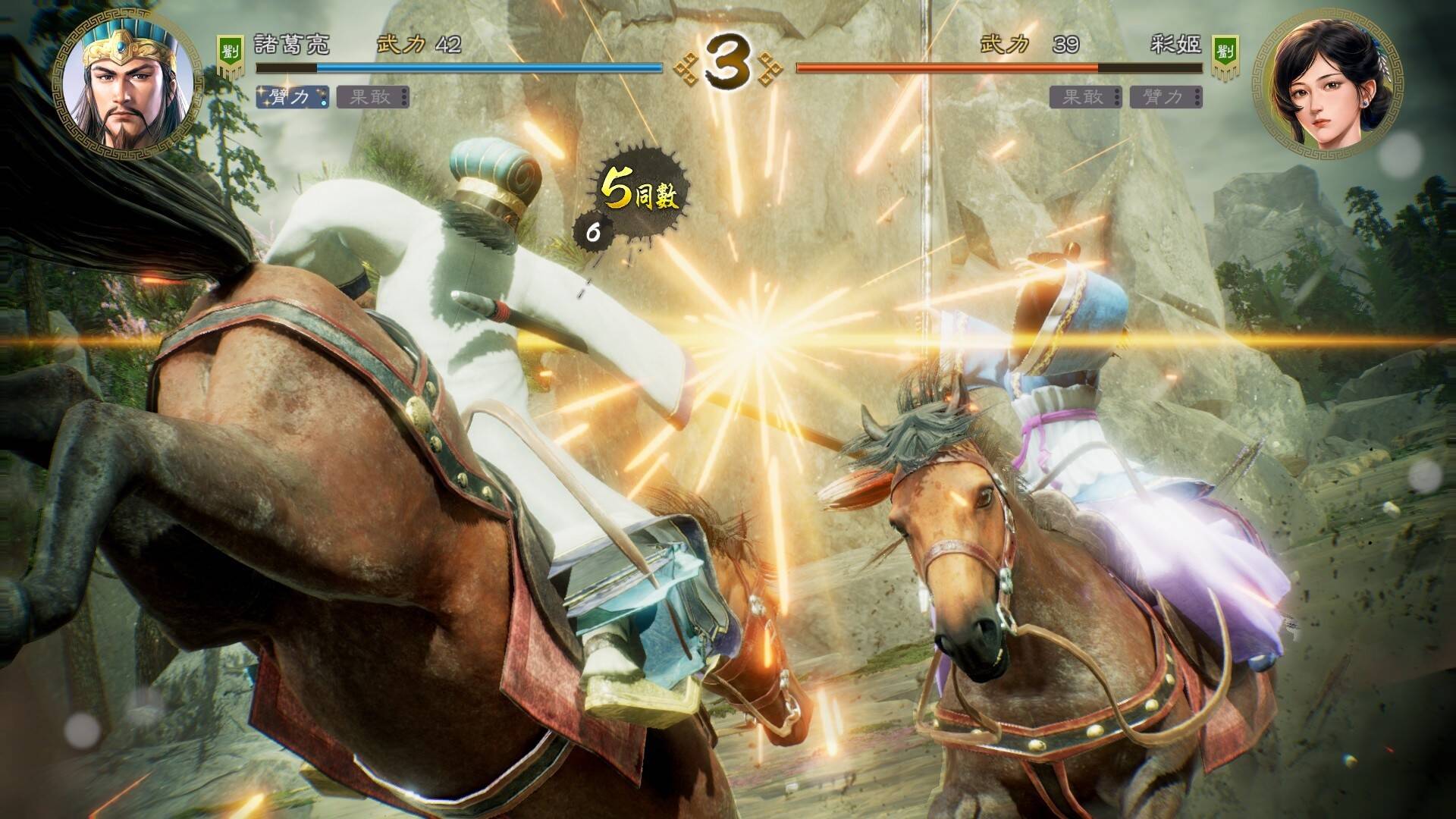Select Zhuge Liang's portrait

(121, 85)
